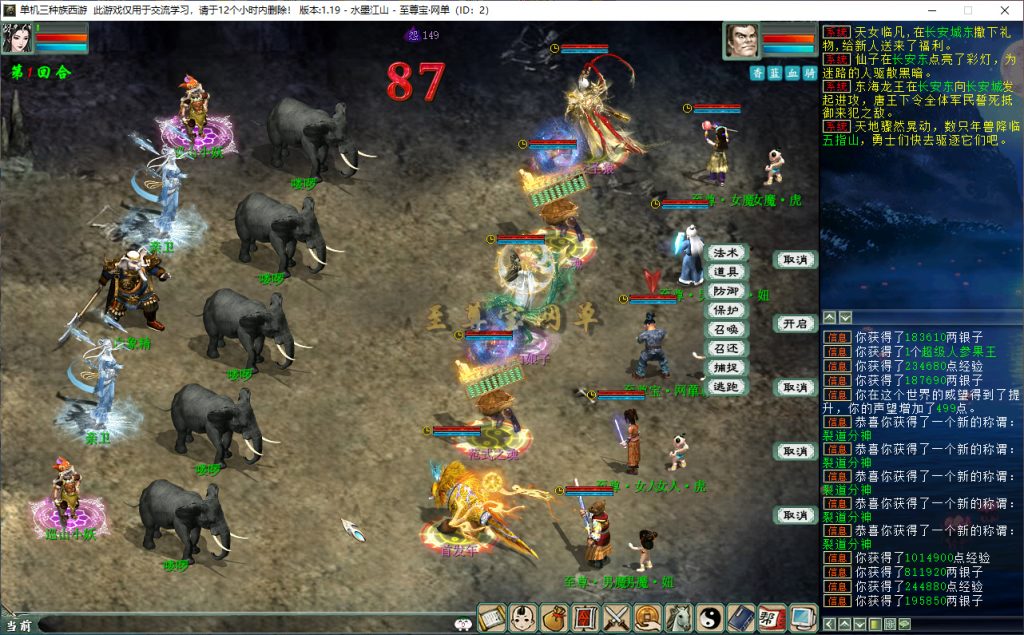
Task: Click the 蓝 (mana) quick button
Action: click(x=775, y=73)
